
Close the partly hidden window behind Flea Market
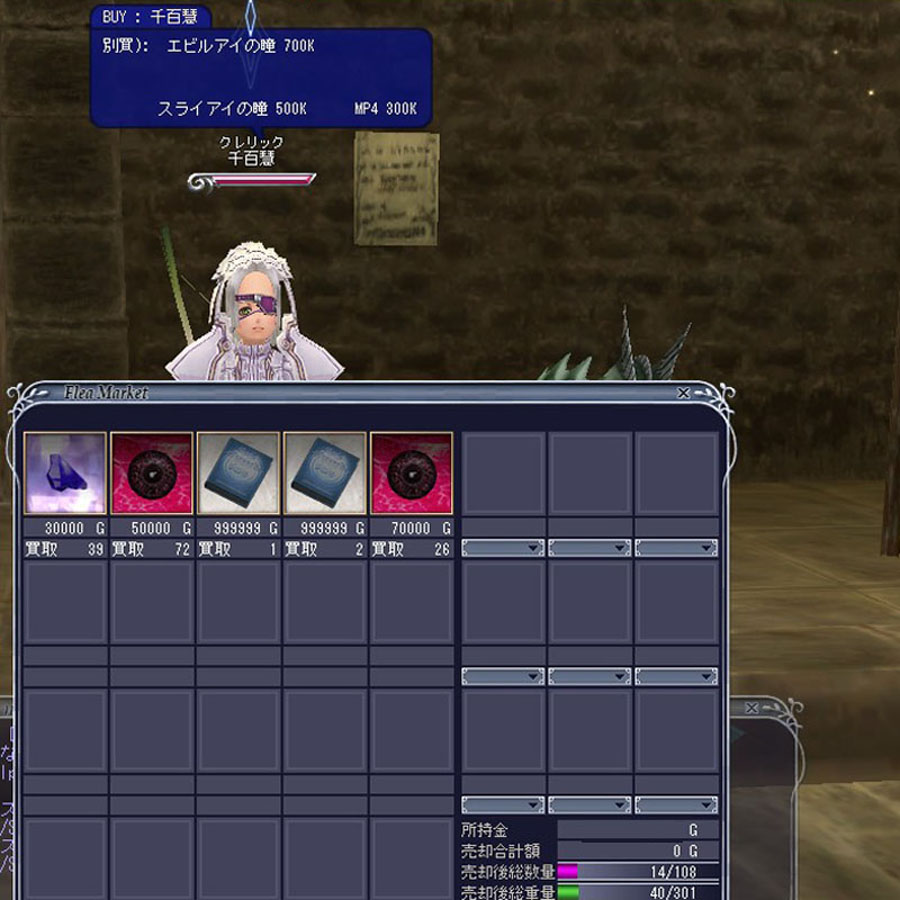(752, 708)
